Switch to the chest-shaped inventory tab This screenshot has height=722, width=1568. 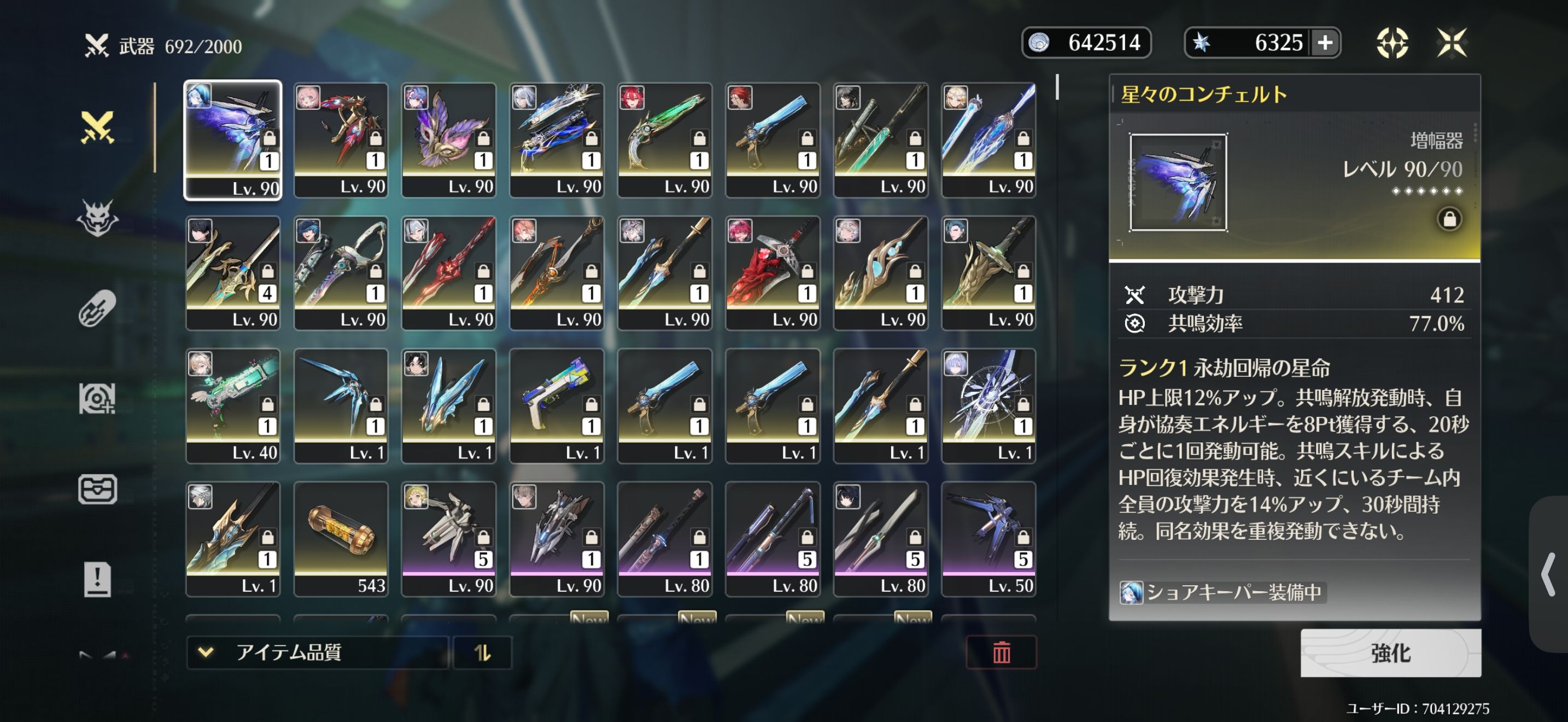pyautogui.click(x=97, y=489)
